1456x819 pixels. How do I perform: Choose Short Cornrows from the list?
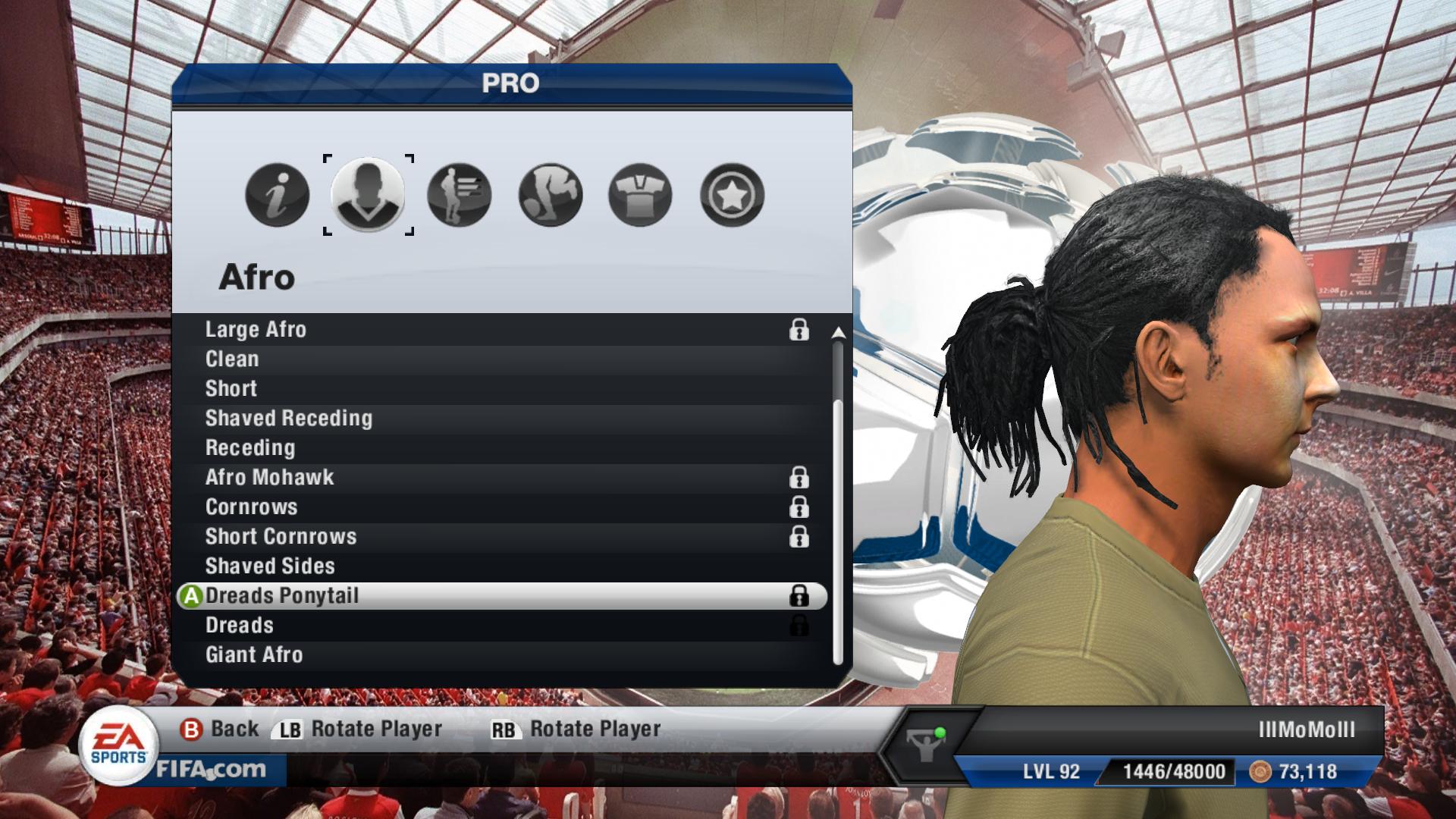point(281,537)
